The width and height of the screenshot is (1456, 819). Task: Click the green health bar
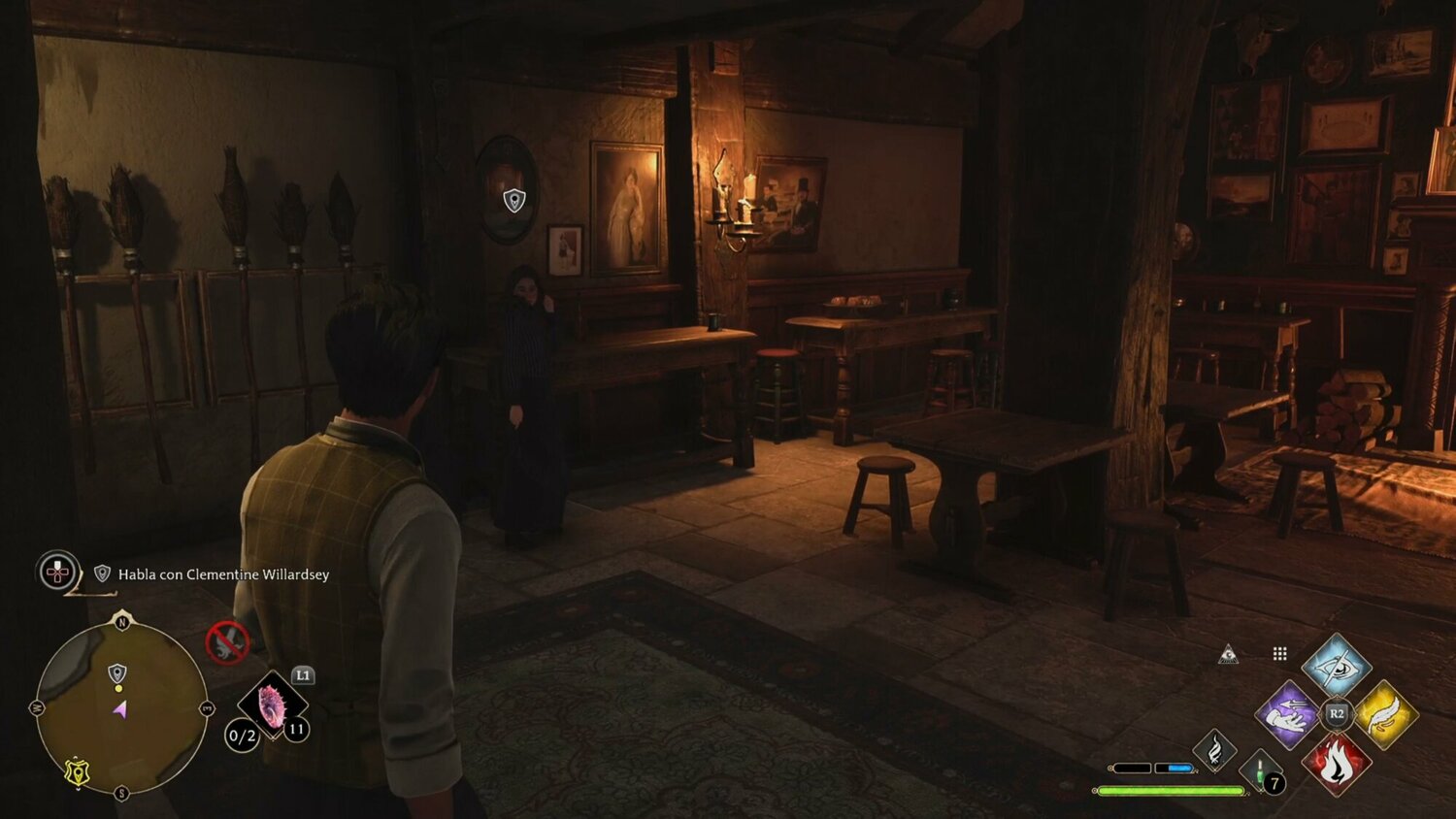(x=1170, y=791)
